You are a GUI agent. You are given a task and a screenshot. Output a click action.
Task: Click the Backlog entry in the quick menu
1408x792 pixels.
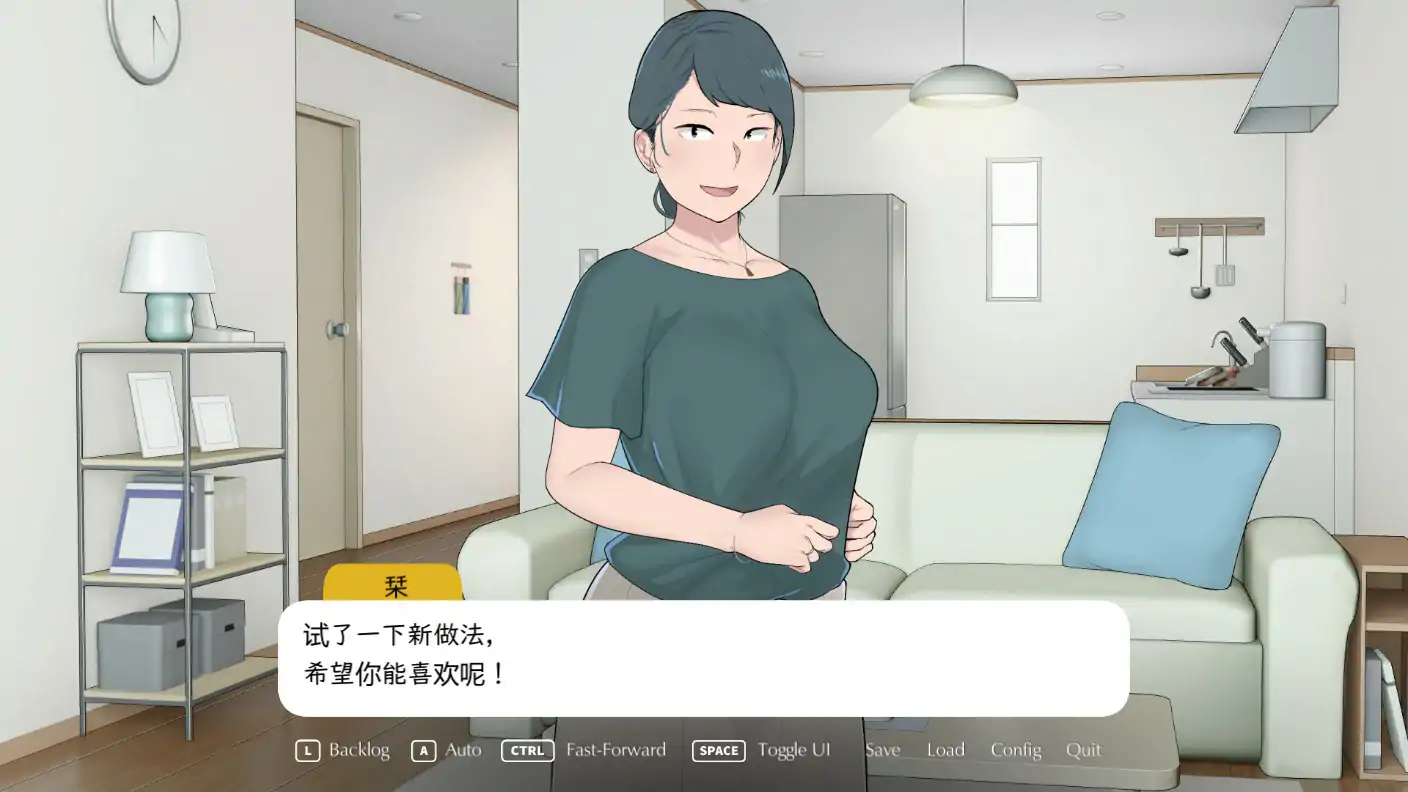360,750
